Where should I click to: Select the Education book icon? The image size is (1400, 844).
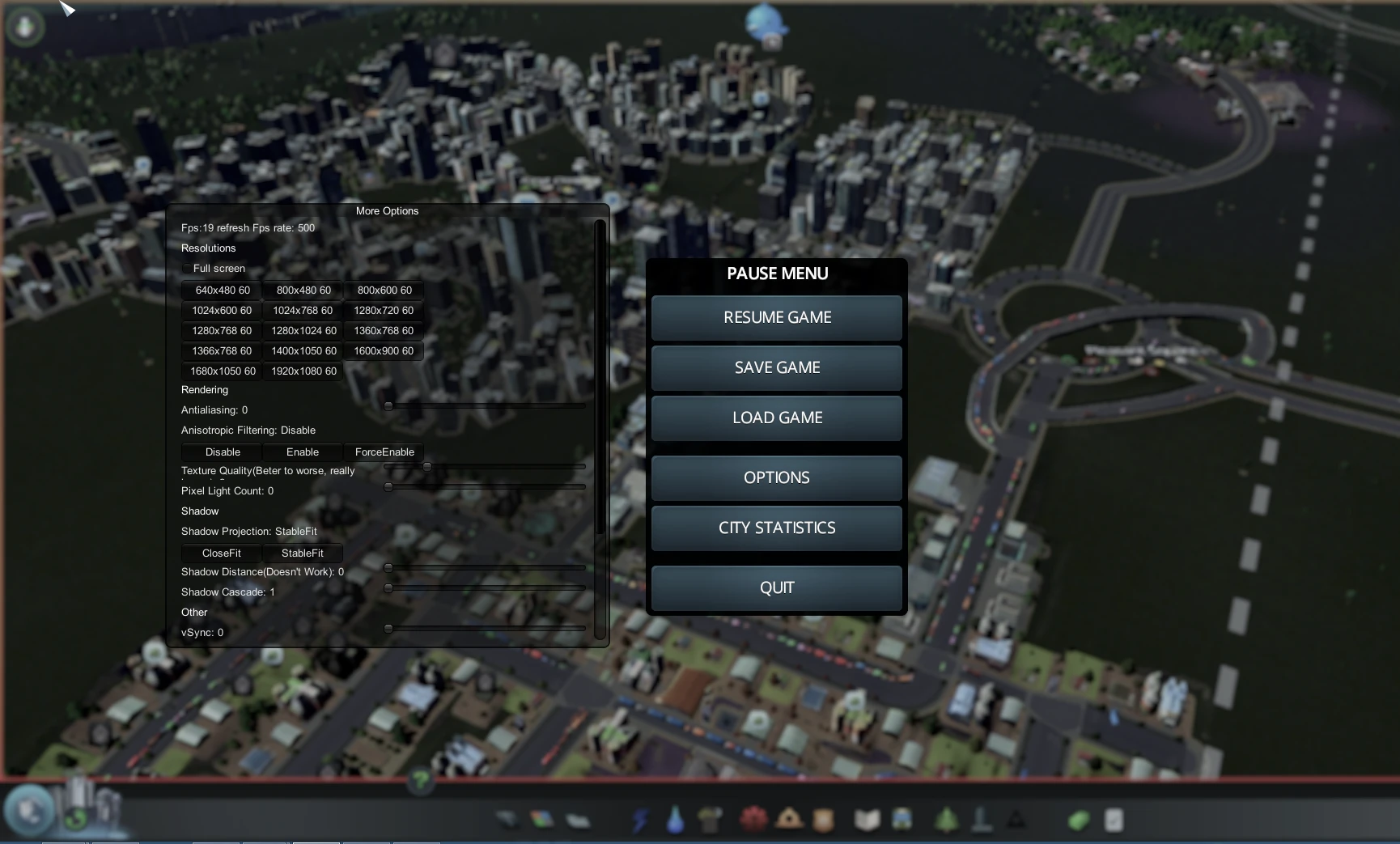[868, 820]
